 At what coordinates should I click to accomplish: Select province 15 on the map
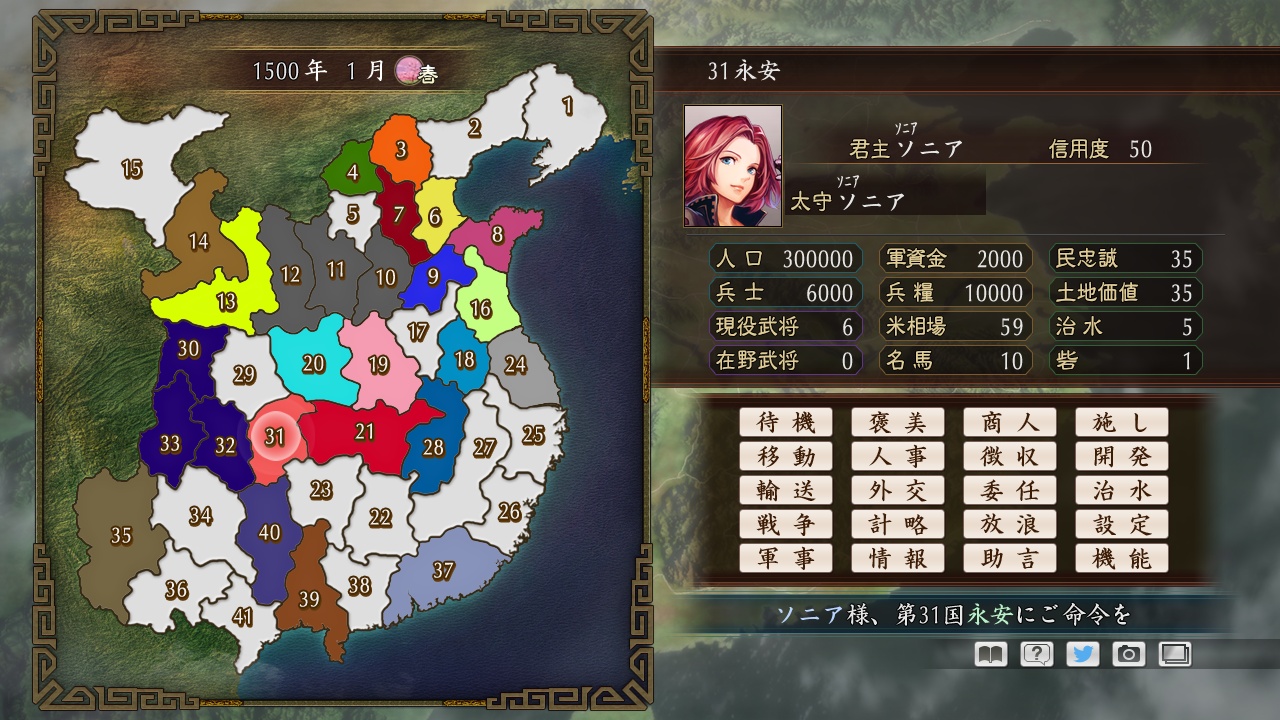click(130, 168)
